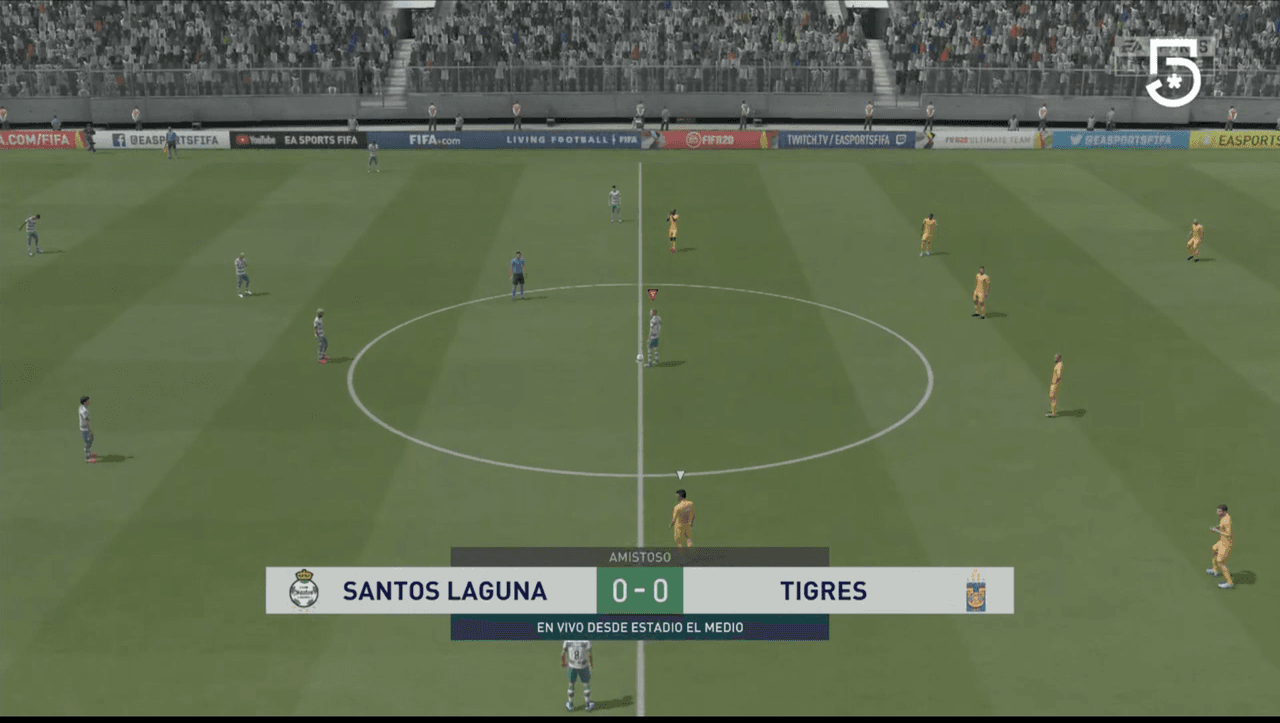
Task: Open the EN VIVO DESDE ESTADIO EL MEDIO banner
Action: pos(639,628)
